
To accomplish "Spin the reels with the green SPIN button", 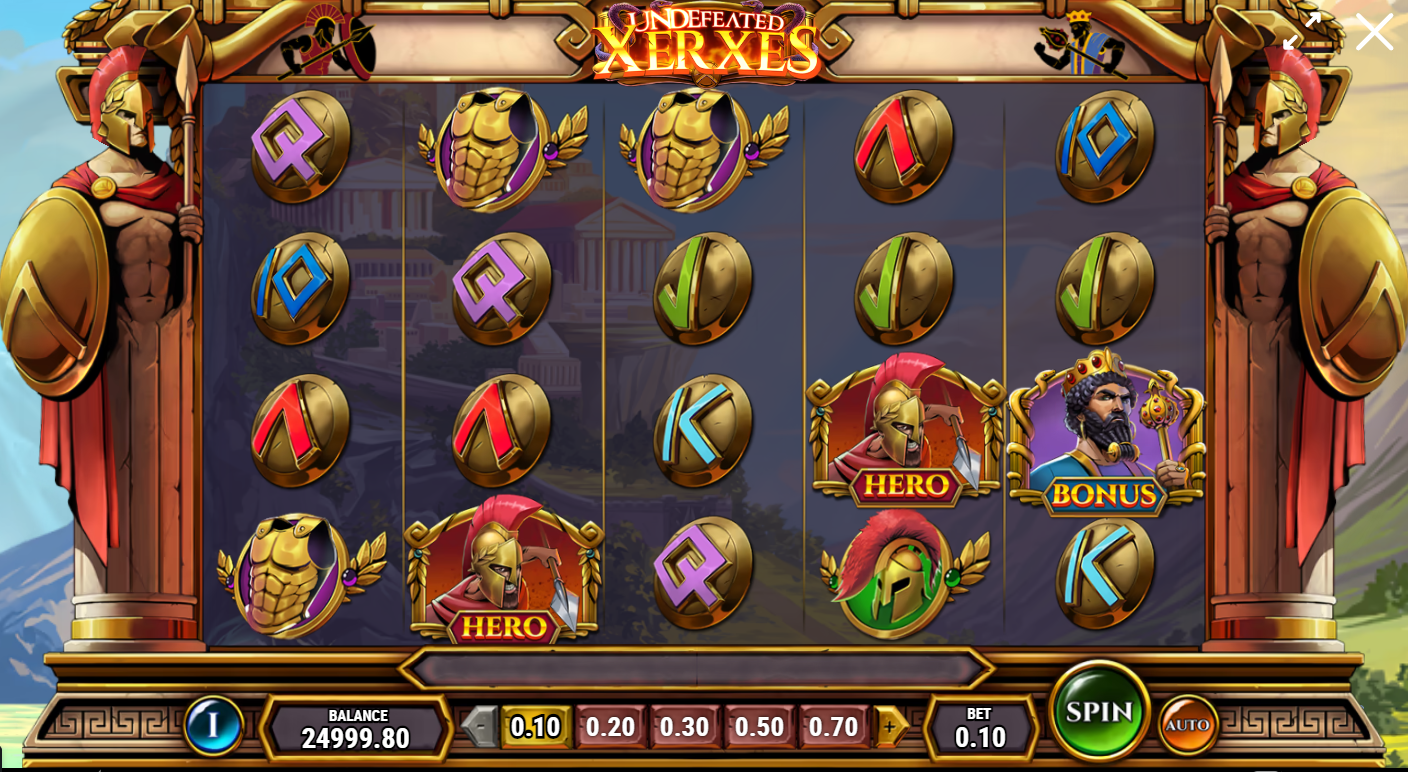I will tap(1099, 711).
